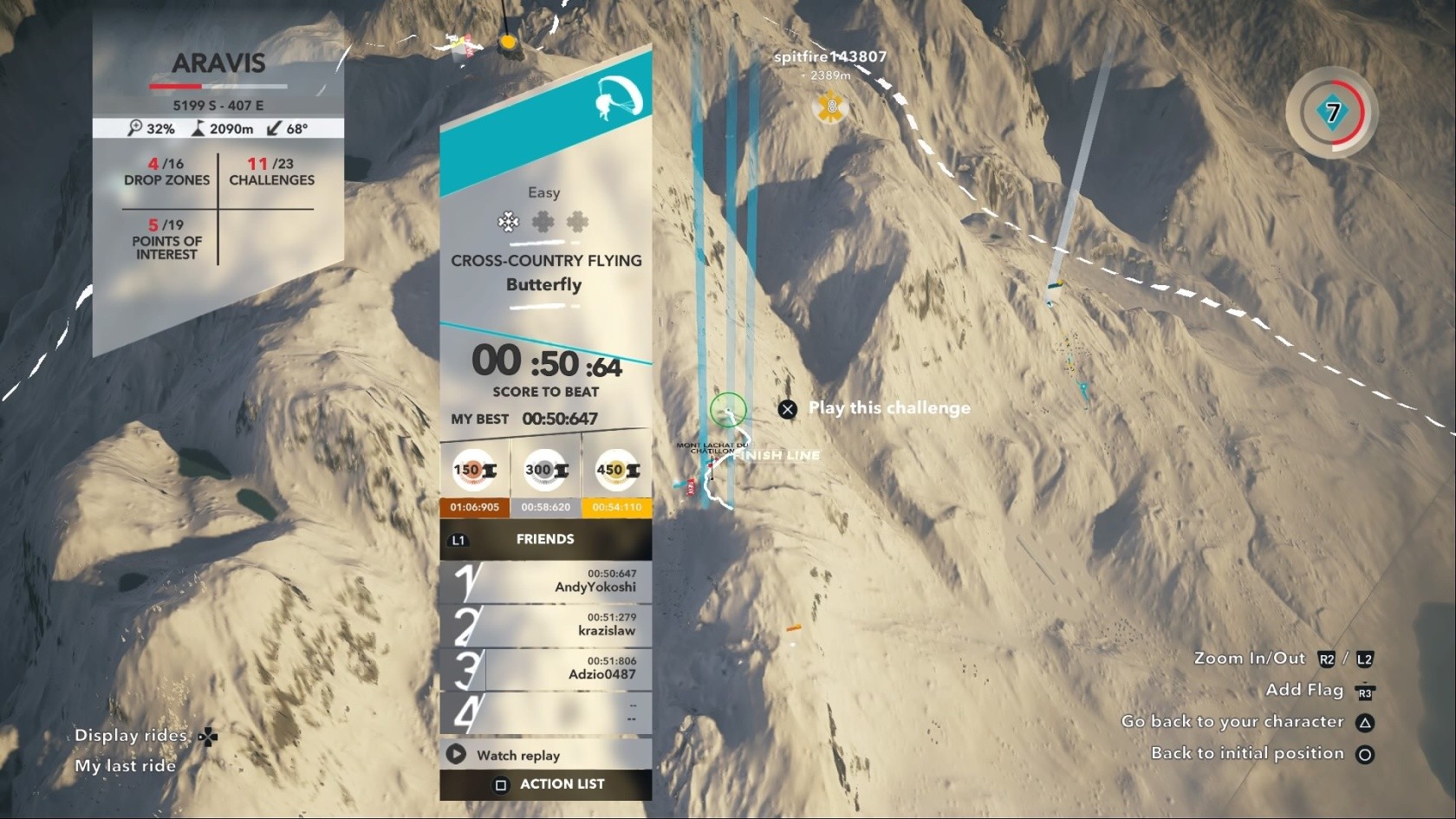Select krazislaw's leaderboard entry

(546, 625)
